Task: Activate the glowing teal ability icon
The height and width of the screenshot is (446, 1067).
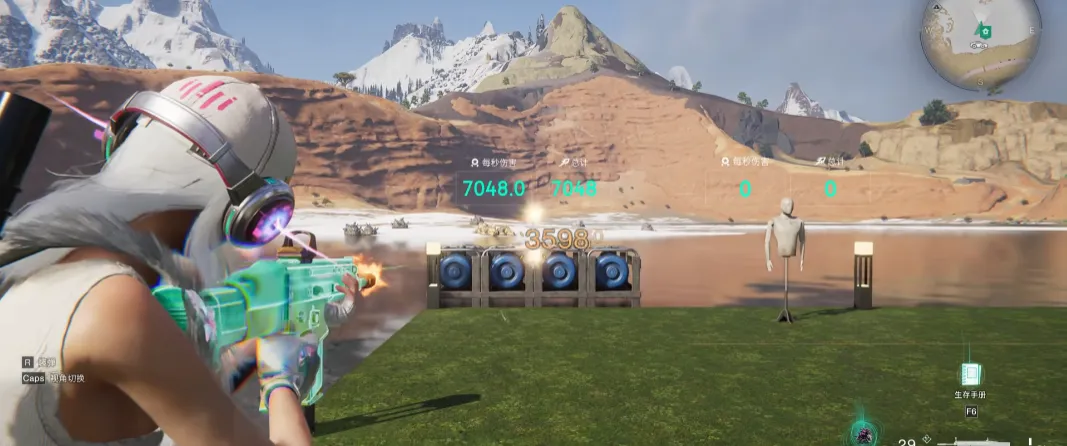Action: [x=861, y=434]
